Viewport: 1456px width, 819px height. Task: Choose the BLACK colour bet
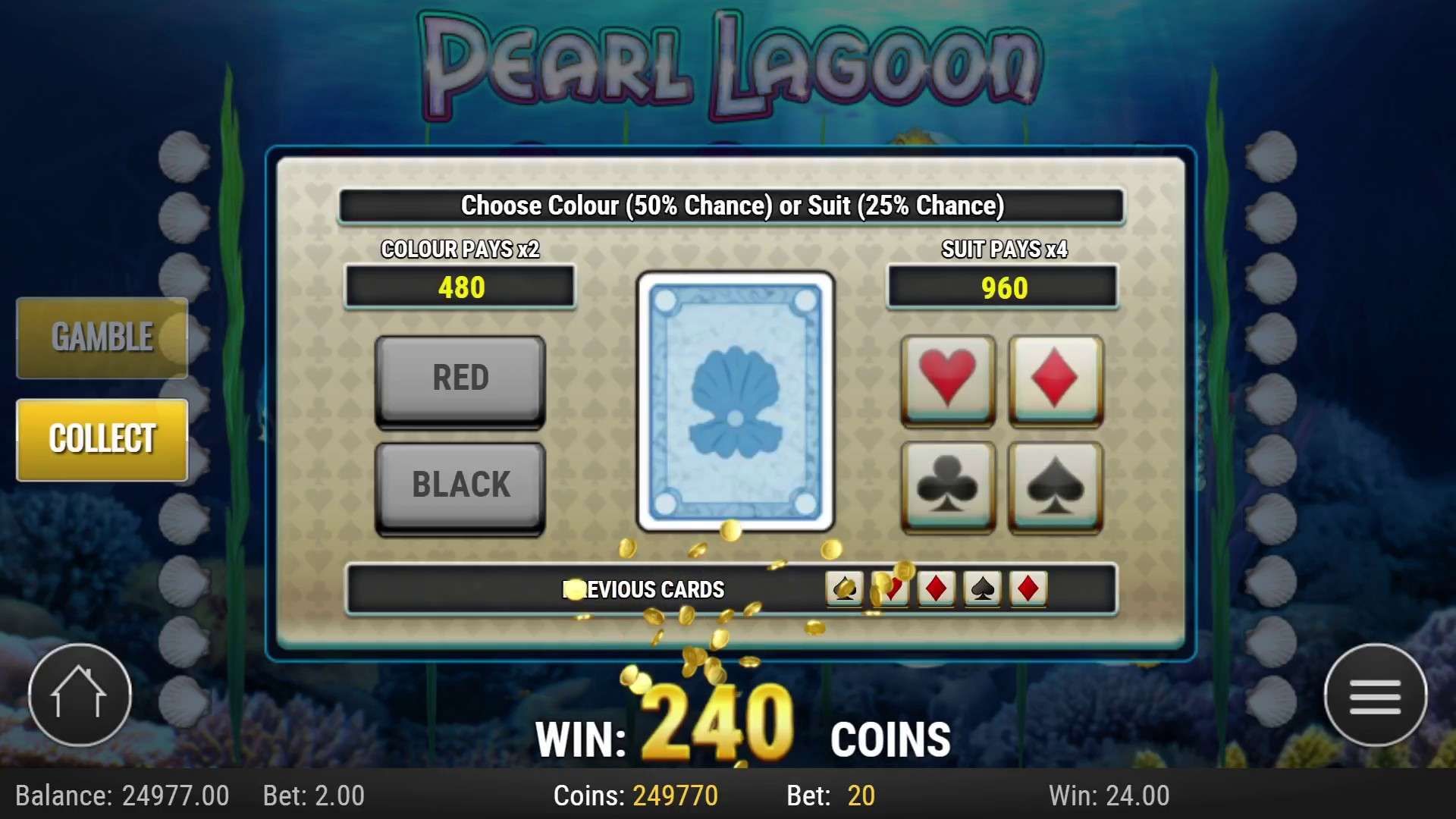[460, 485]
